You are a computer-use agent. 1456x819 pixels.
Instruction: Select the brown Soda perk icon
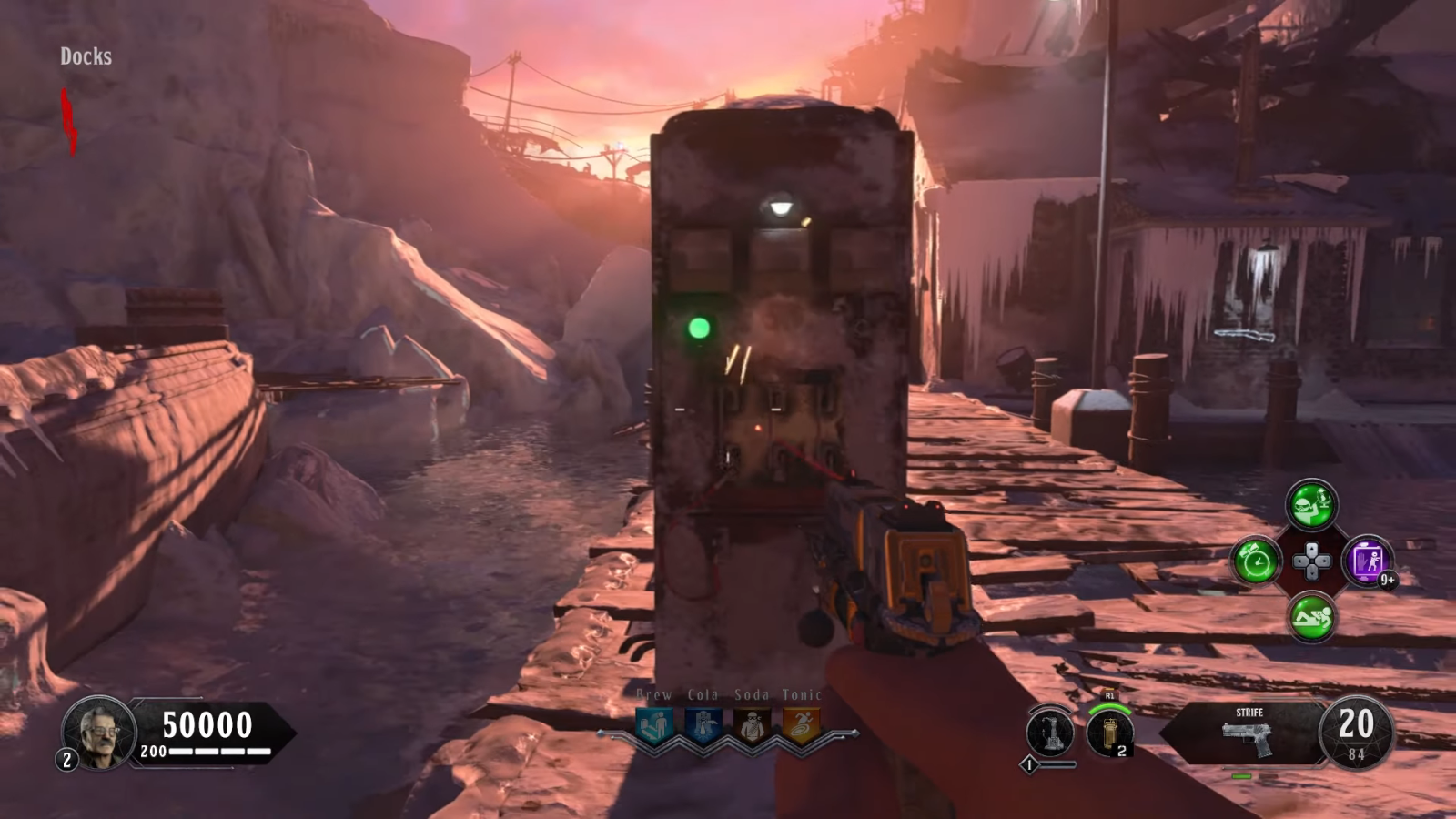click(752, 725)
